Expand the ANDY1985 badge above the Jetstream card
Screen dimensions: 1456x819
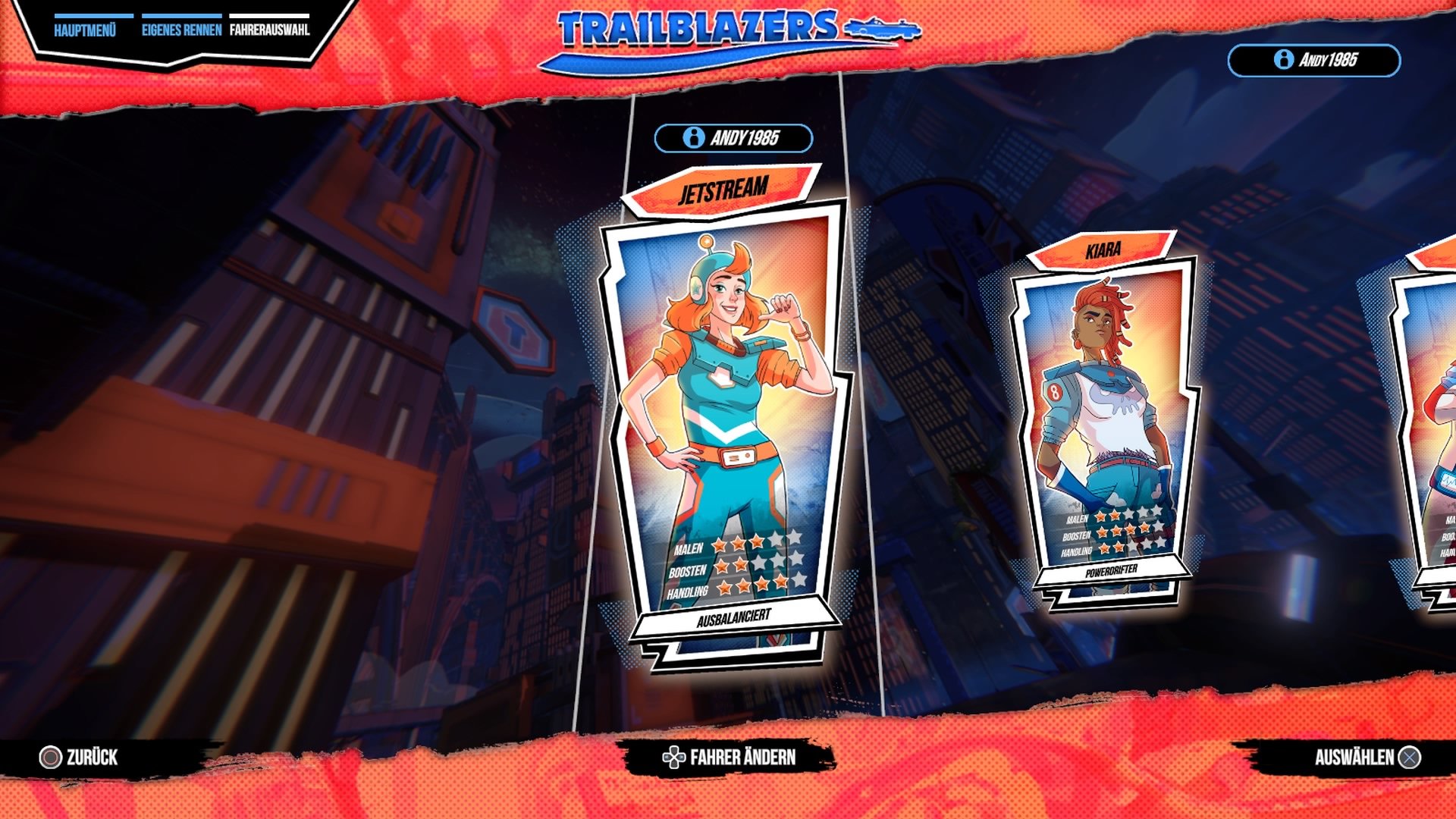click(732, 139)
